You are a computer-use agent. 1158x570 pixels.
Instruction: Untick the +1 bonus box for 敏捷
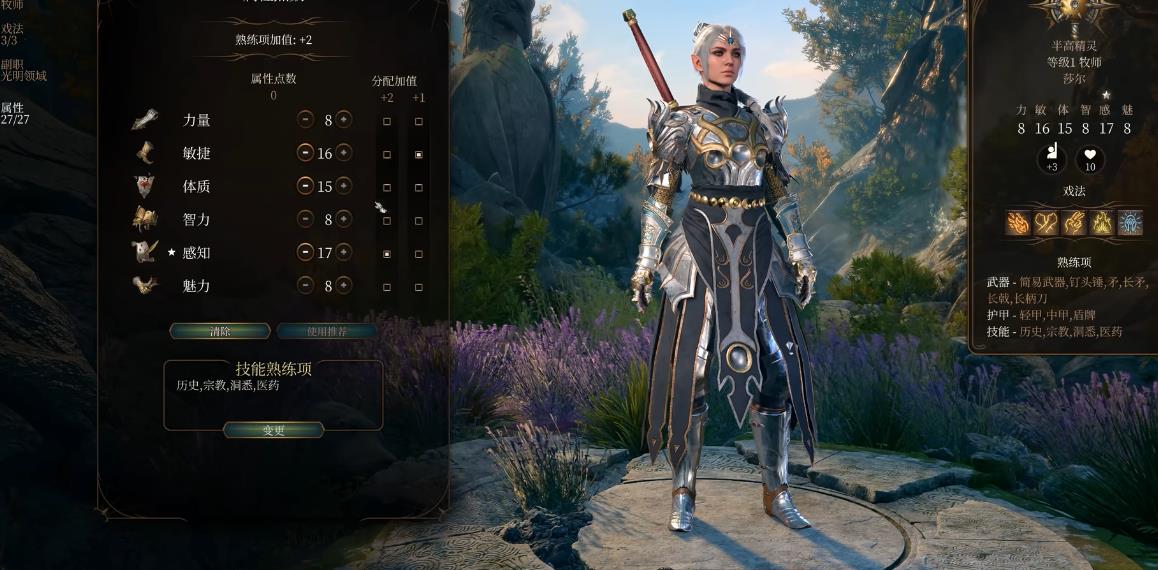[418, 155]
